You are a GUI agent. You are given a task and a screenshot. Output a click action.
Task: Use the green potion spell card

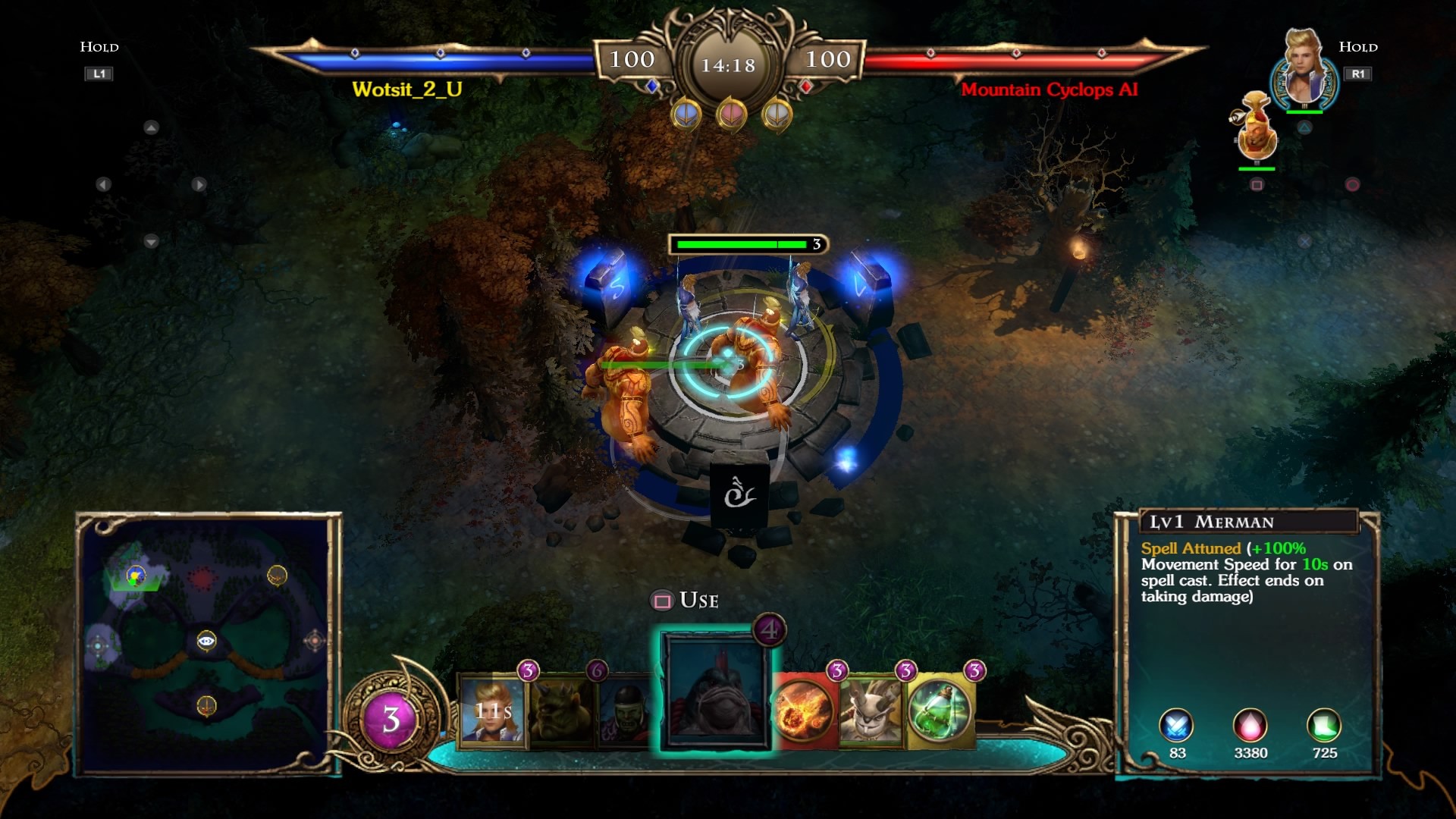pos(940,711)
